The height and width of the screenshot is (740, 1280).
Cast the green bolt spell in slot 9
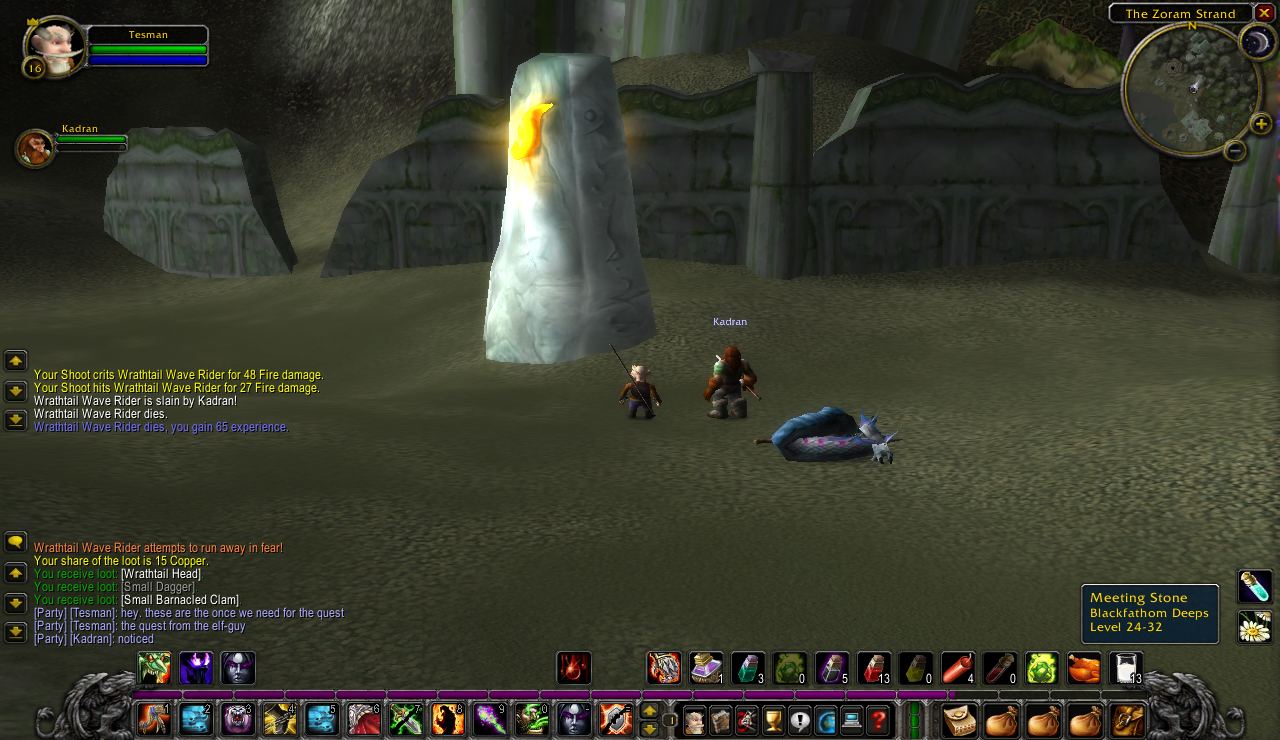click(490, 720)
